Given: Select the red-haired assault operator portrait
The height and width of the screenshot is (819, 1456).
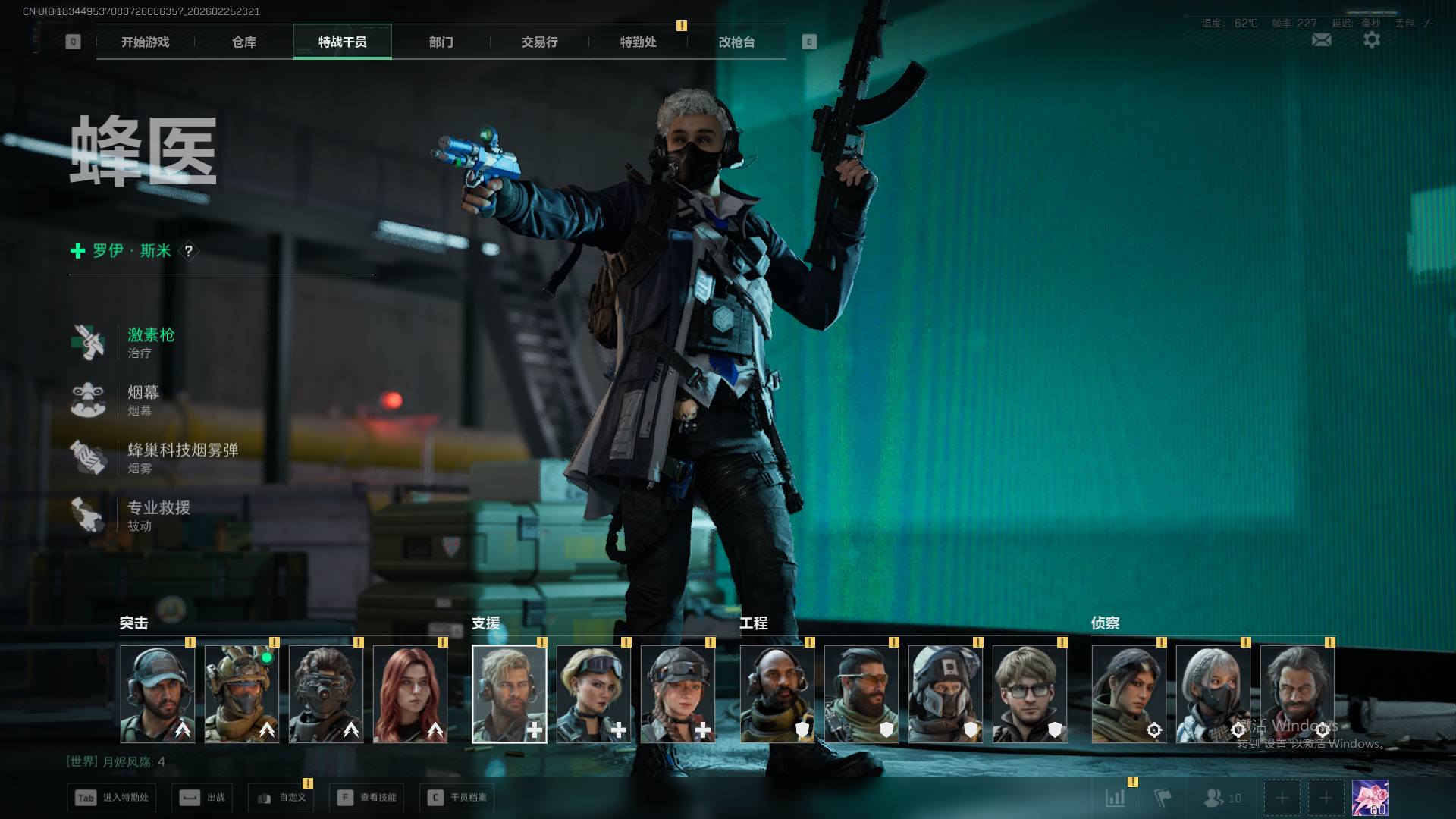Looking at the screenshot, I should click(x=410, y=694).
